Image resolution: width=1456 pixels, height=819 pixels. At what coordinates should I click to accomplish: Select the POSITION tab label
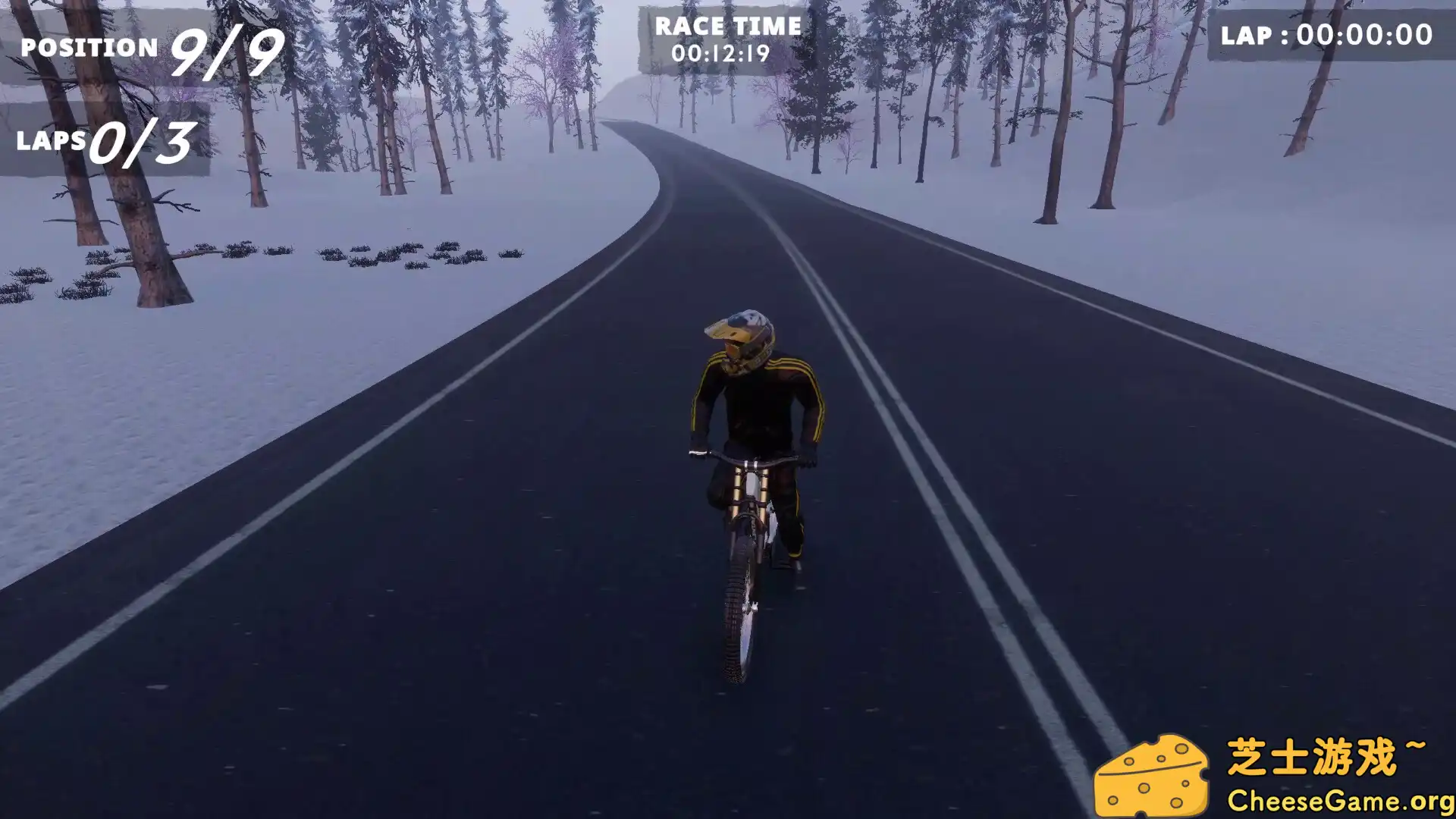[87, 47]
